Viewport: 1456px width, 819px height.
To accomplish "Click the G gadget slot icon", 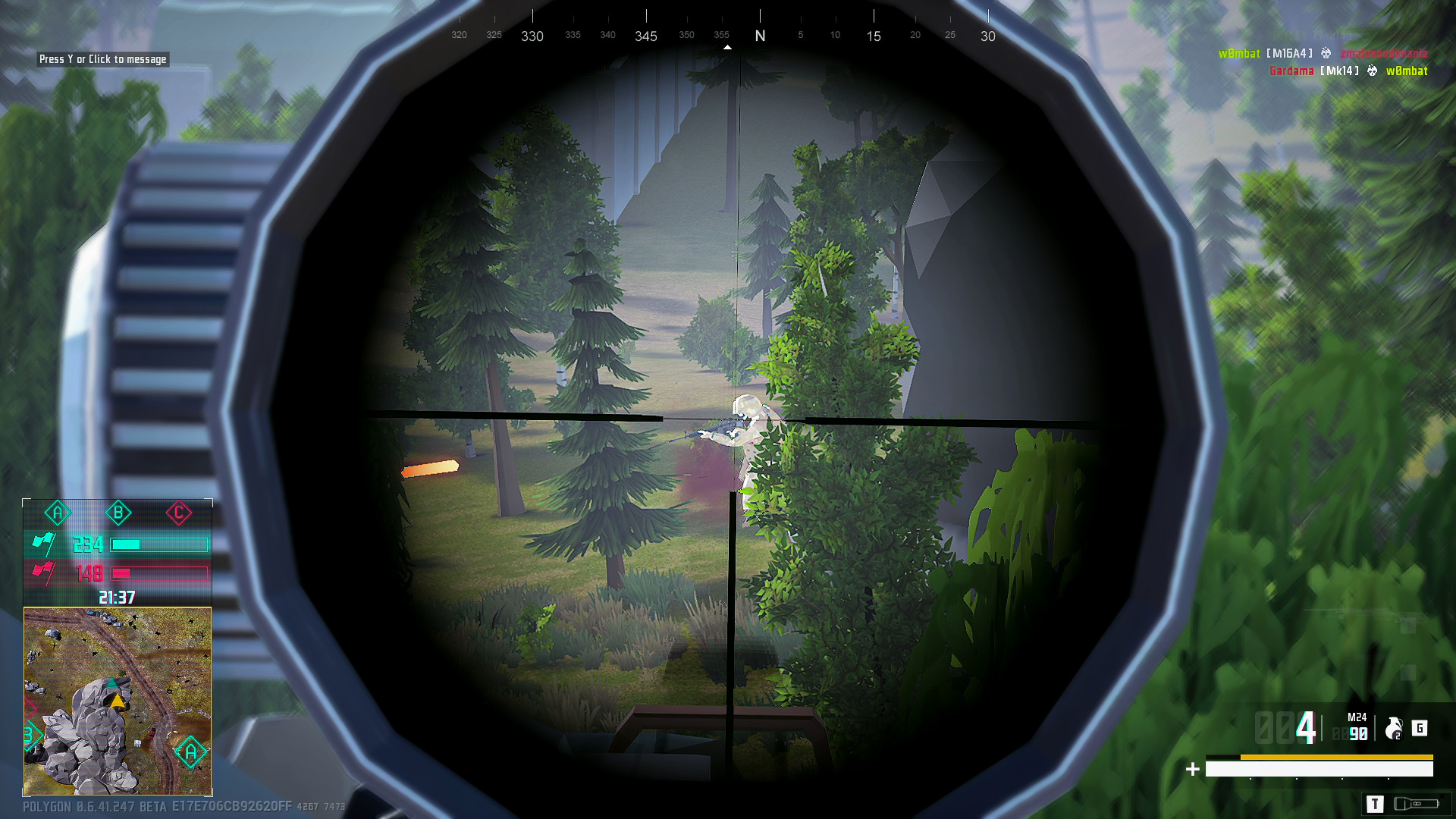I will tap(1420, 728).
